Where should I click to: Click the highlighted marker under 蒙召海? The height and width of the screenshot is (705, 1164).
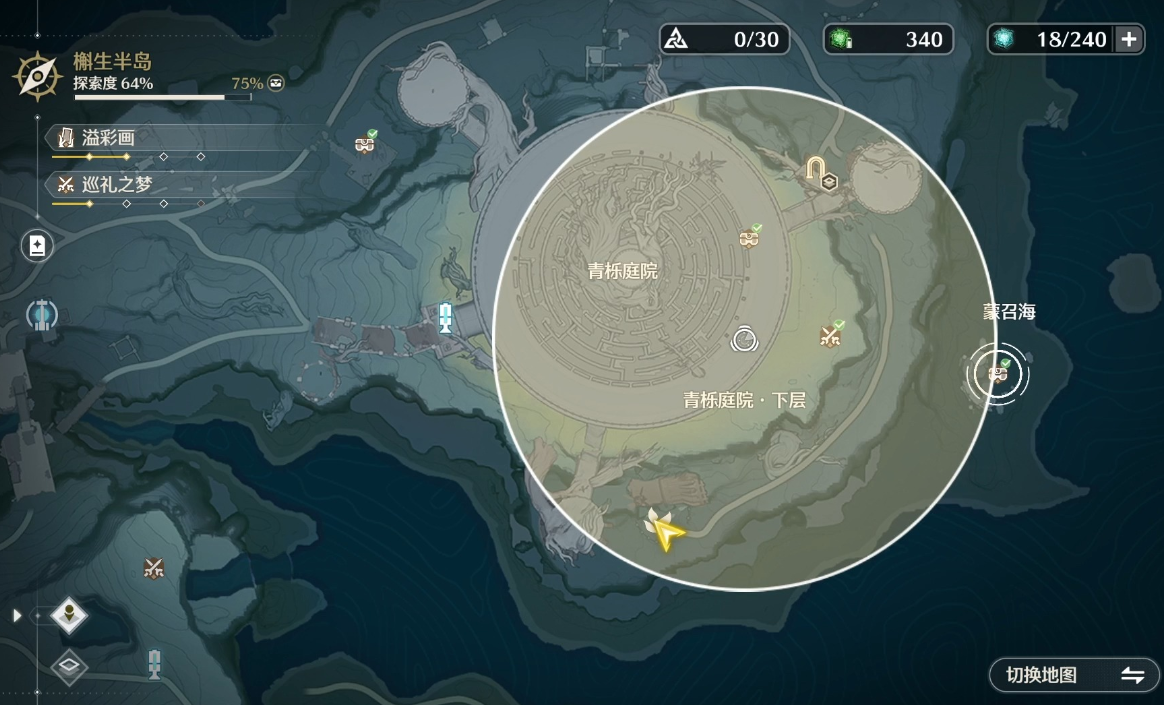tap(997, 374)
